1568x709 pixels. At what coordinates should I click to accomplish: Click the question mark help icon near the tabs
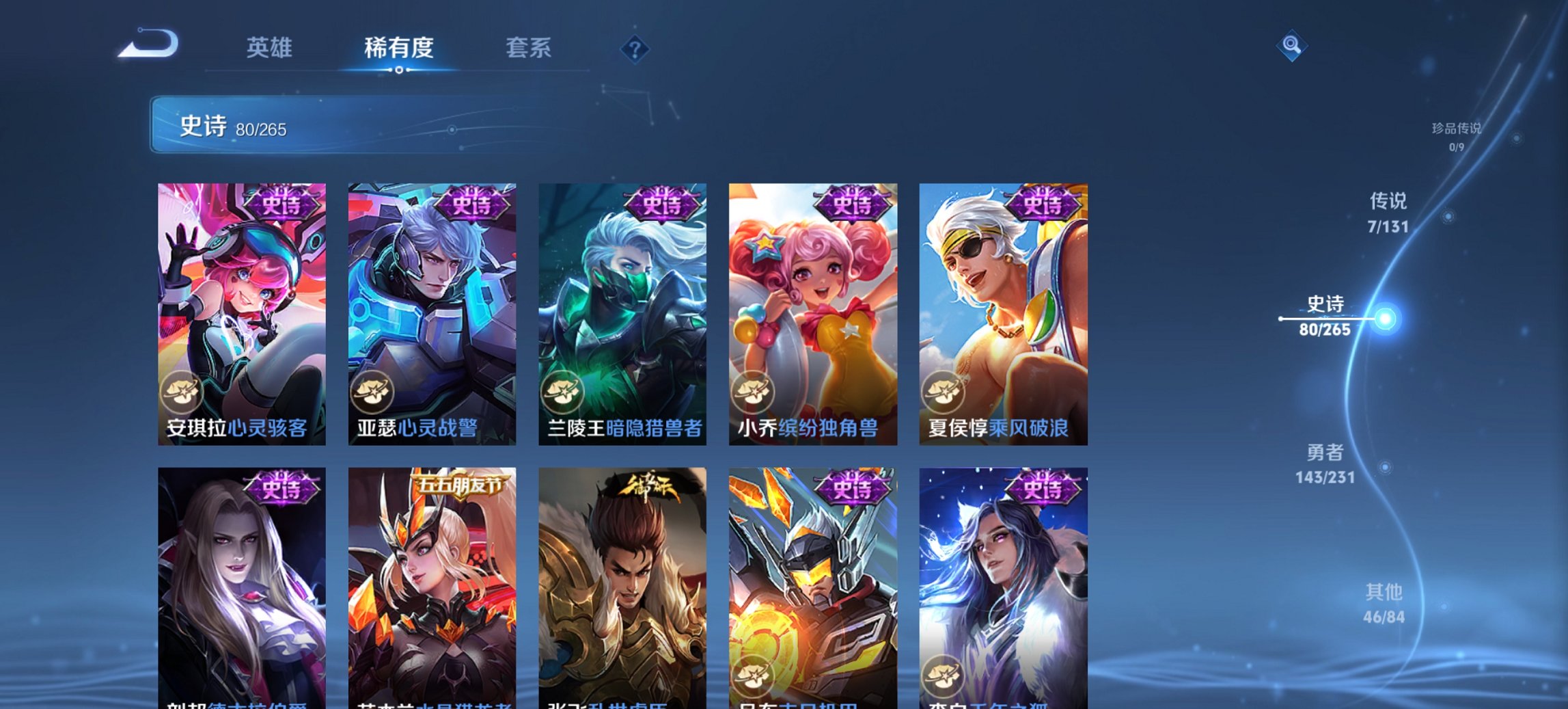point(635,49)
